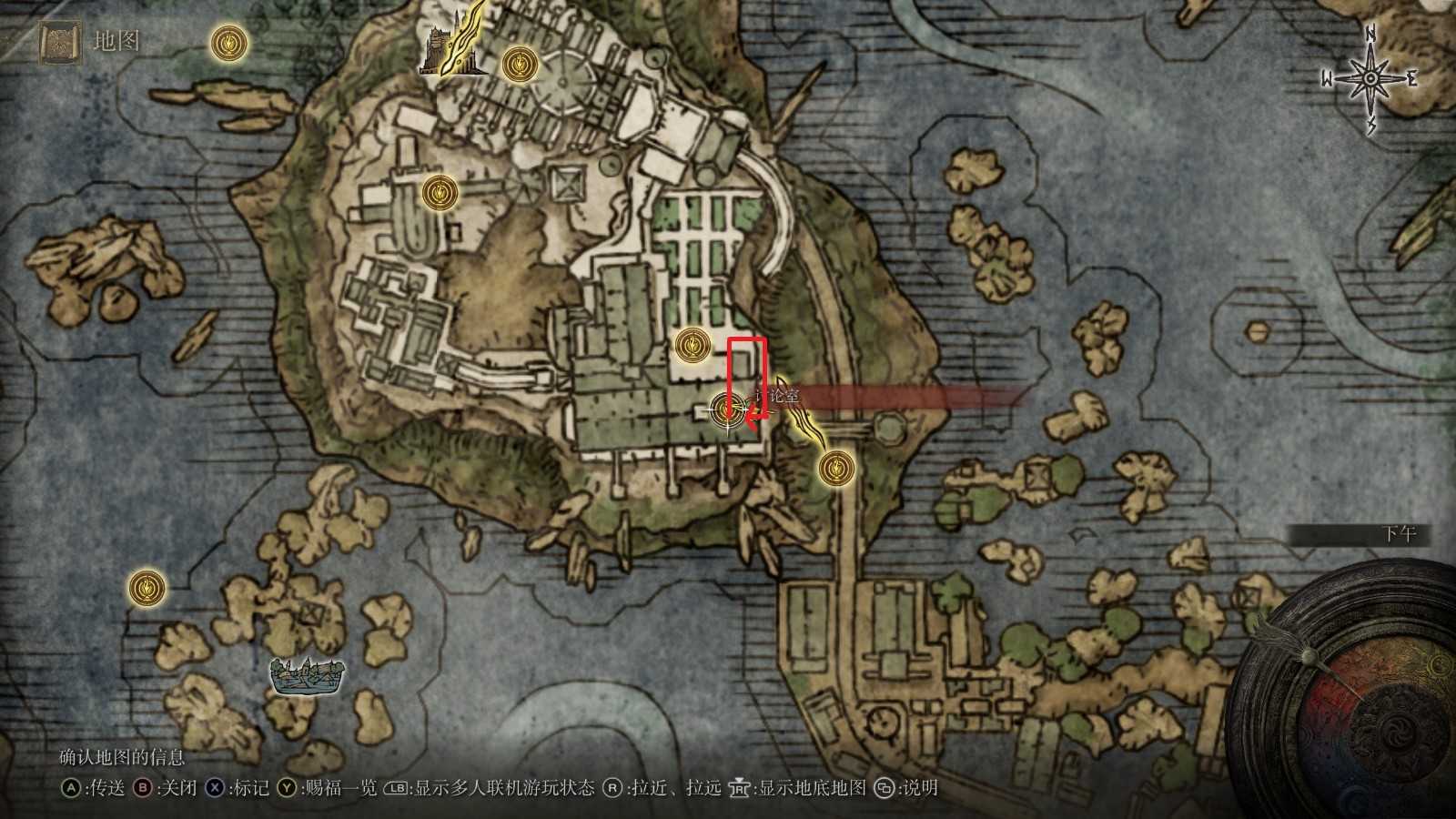Click the red rectangle marker on the academy
This screenshot has height=819, width=1456.
tap(746, 373)
